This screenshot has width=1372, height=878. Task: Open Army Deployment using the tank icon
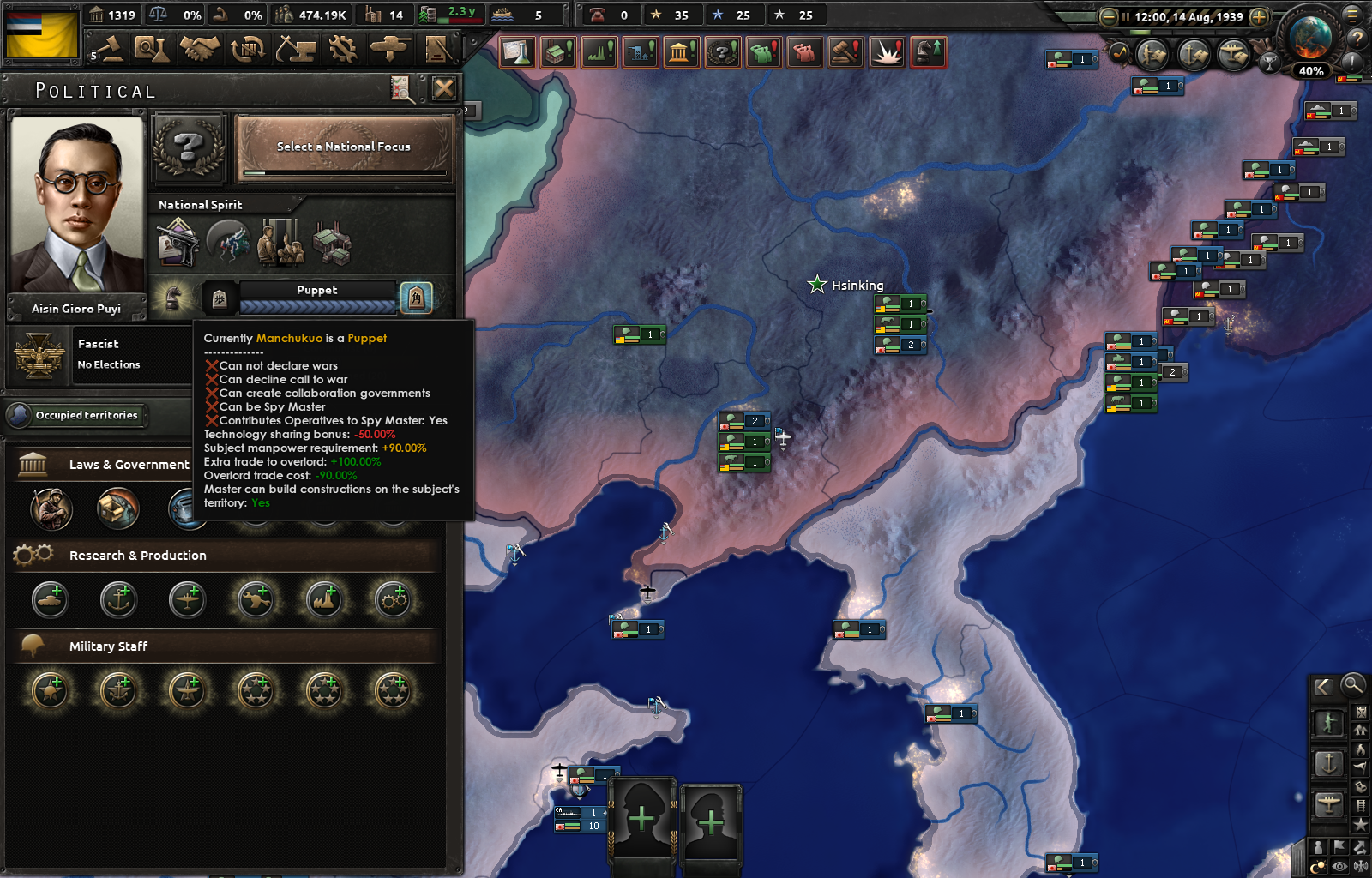(x=390, y=49)
